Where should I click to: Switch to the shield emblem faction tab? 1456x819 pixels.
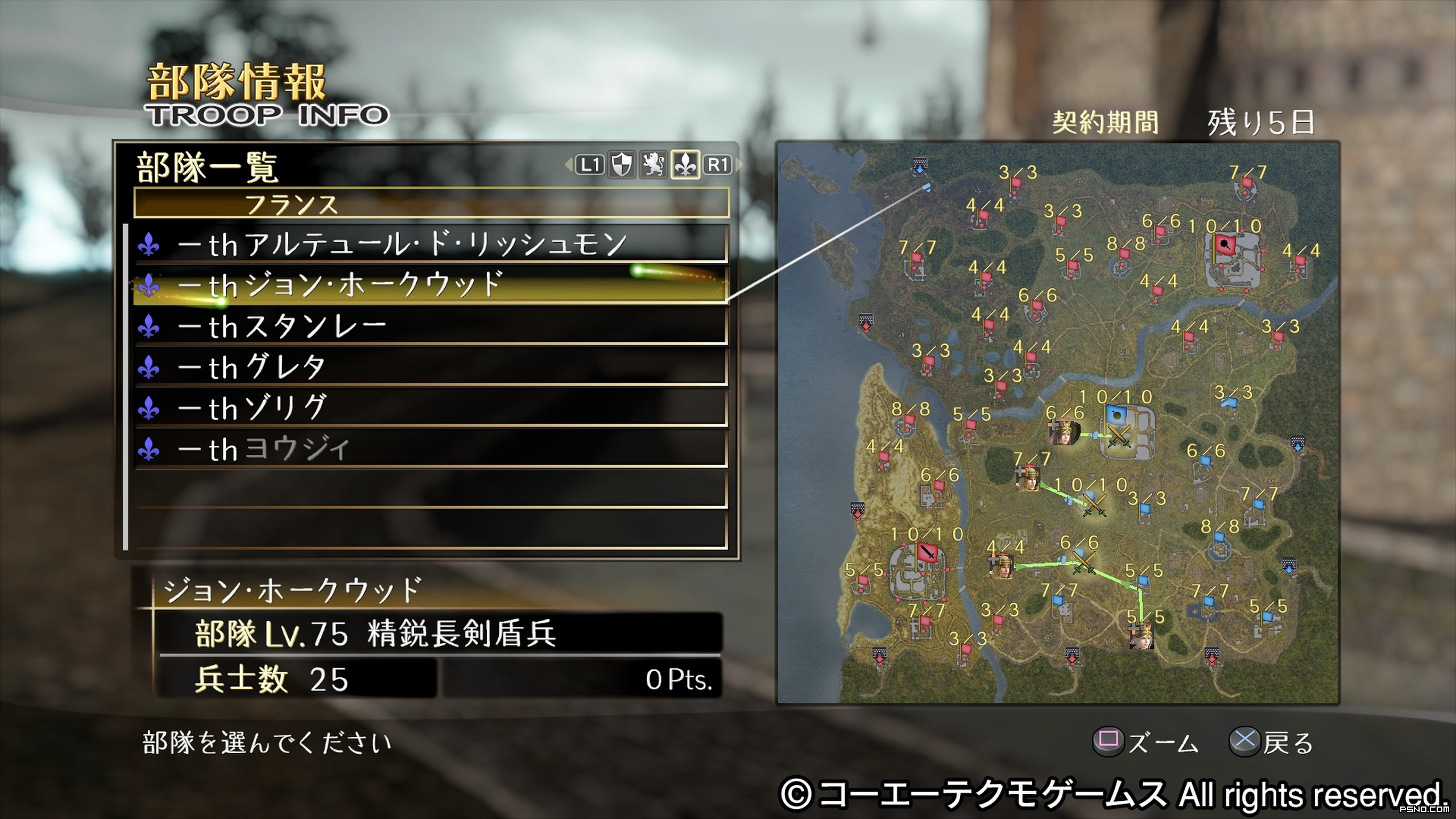pyautogui.click(x=621, y=165)
